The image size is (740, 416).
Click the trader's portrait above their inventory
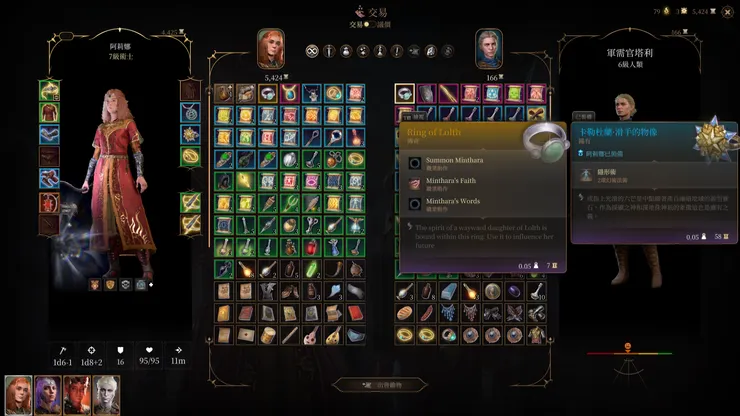tap(488, 48)
